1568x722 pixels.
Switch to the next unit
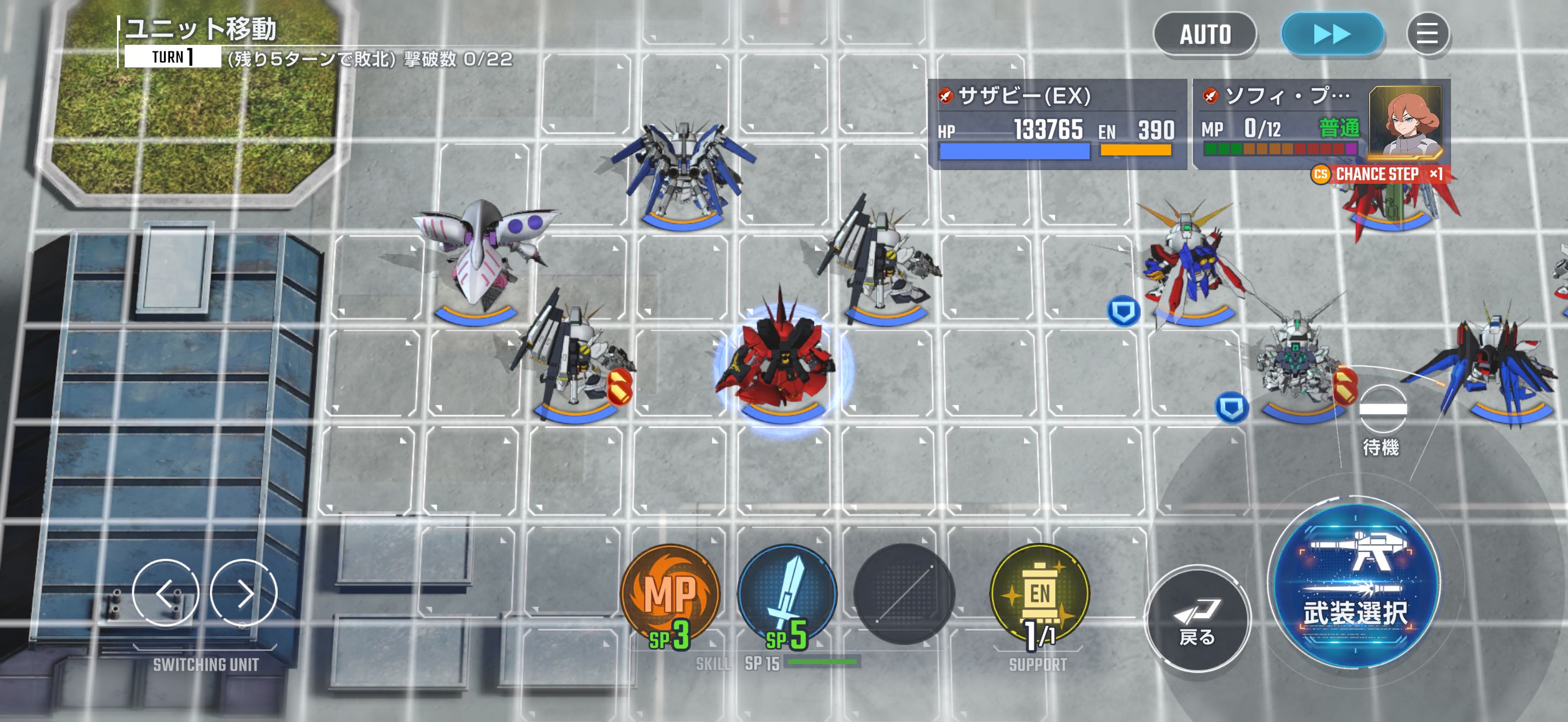click(x=244, y=592)
